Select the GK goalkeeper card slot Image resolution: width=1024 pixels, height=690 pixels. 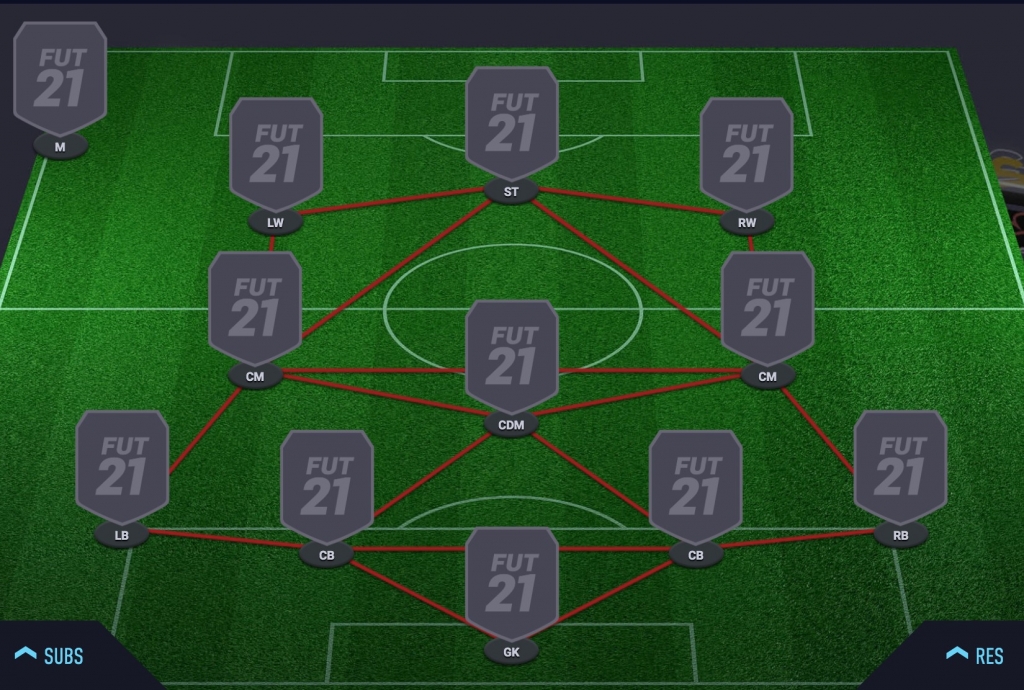click(x=511, y=585)
